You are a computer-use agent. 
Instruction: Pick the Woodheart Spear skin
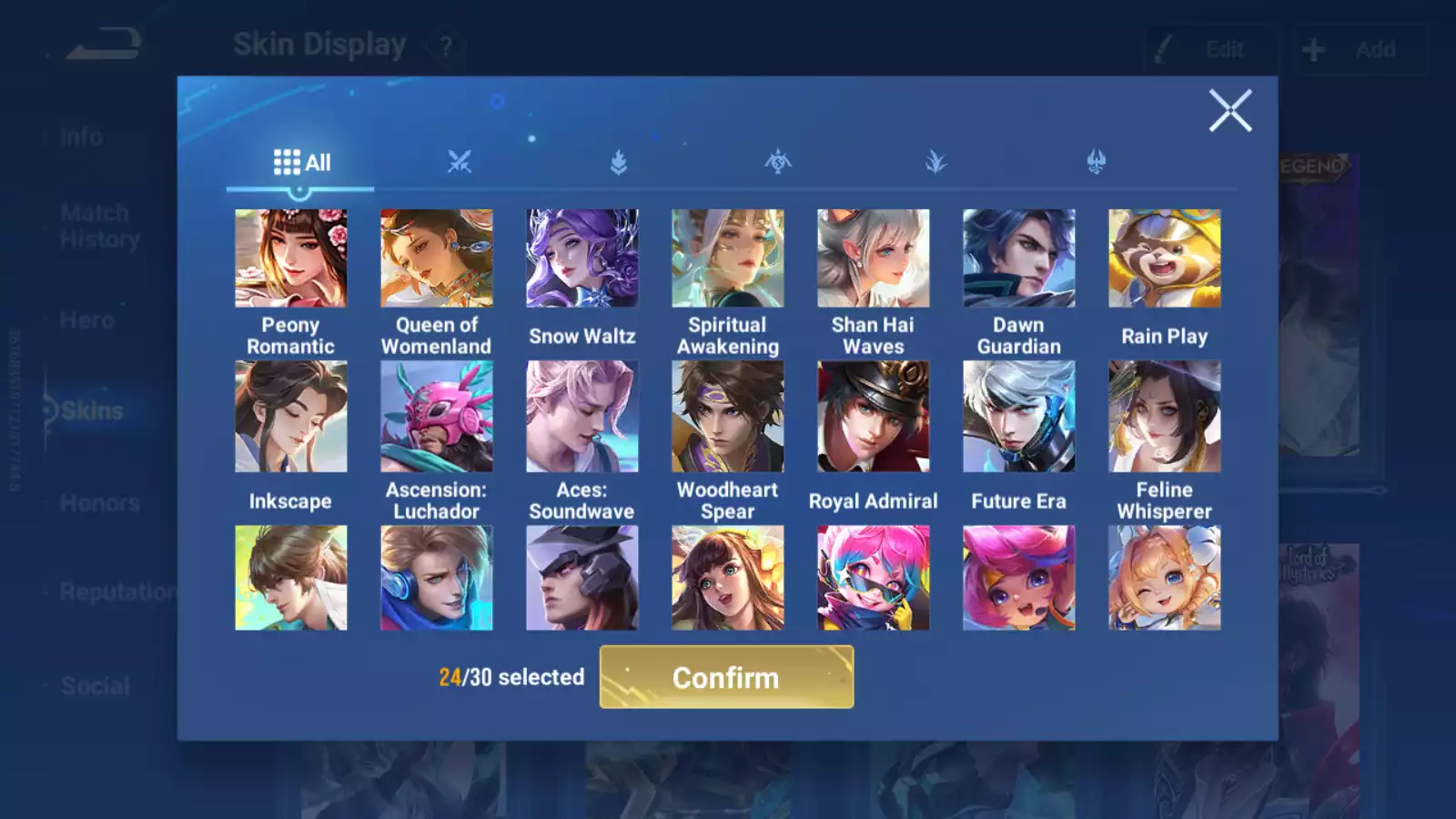[x=728, y=417]
